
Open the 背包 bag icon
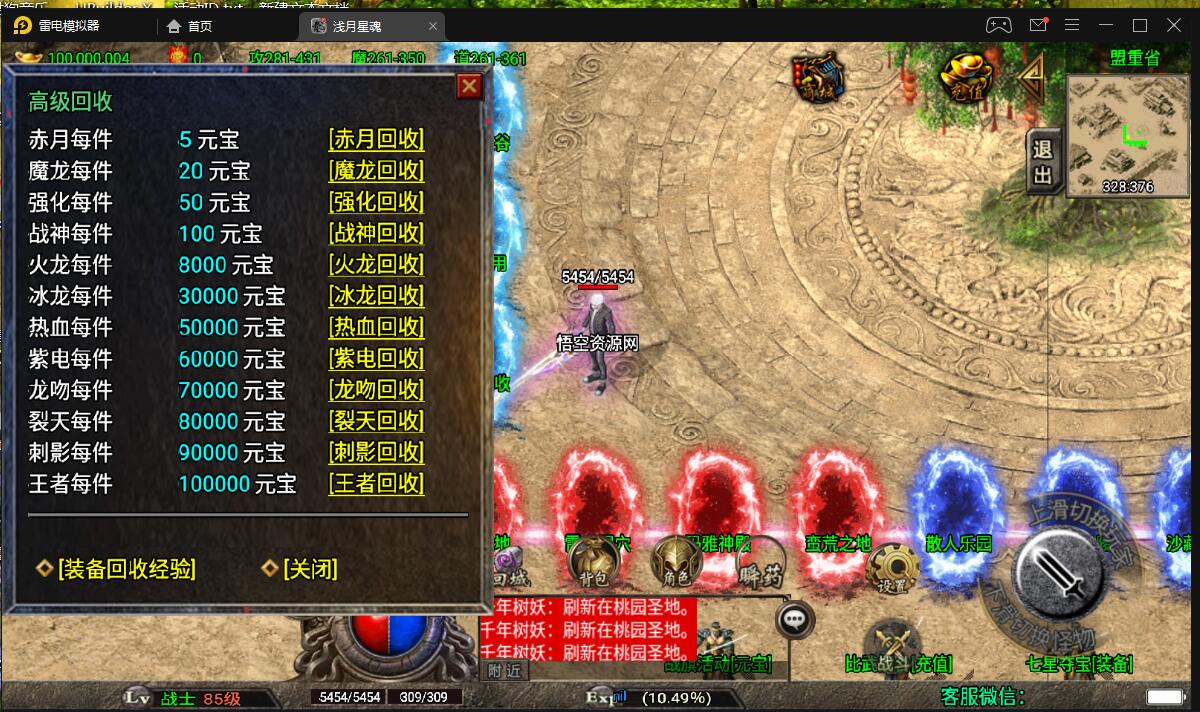(x=593, y=564)
